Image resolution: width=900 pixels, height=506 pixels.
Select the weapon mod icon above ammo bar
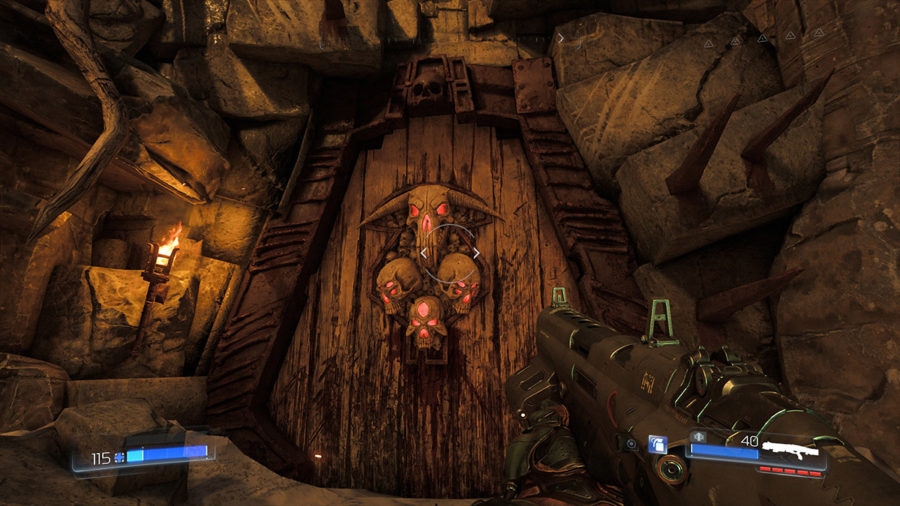coord(698,436)
